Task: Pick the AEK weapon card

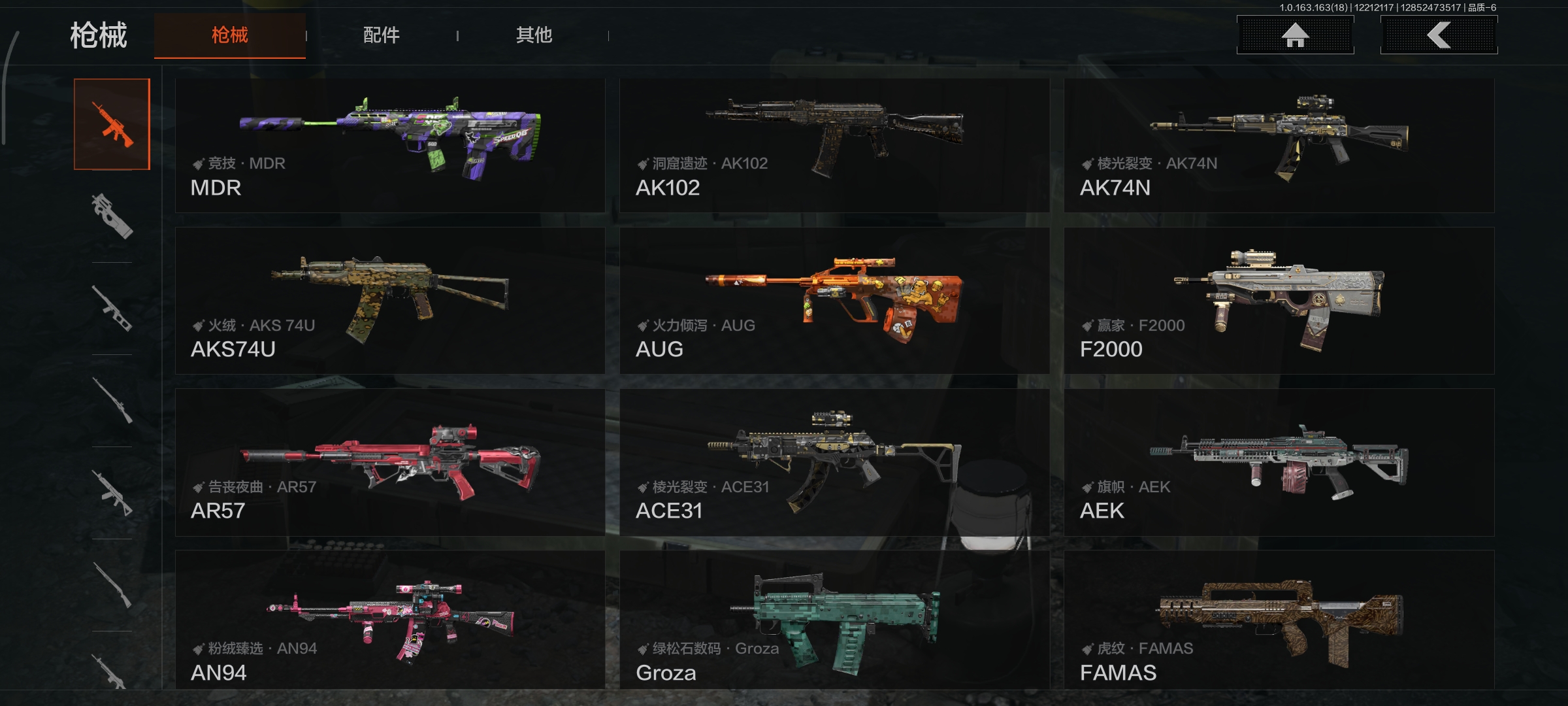Action: [1279, 462]
